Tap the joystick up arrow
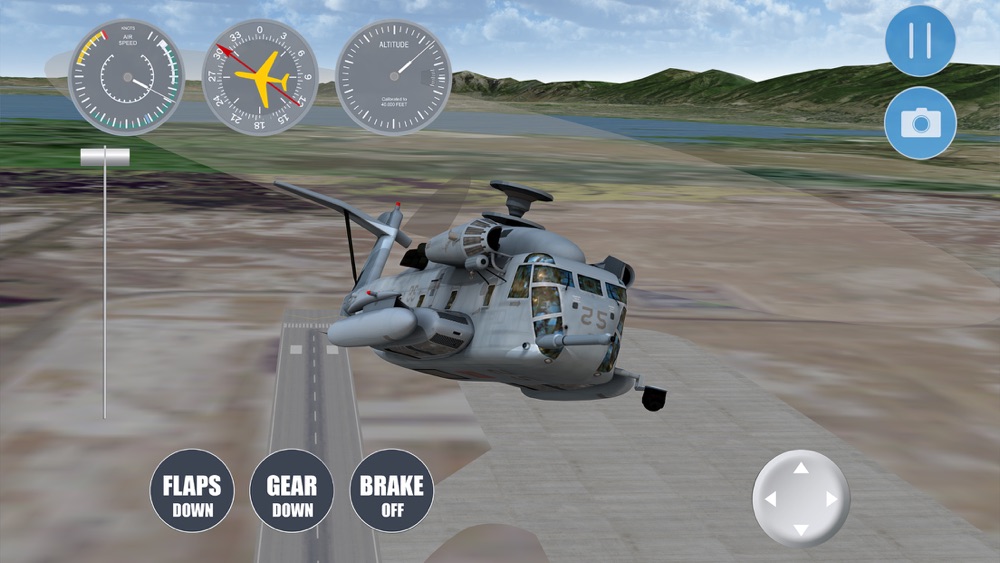 [x=801, y=468]
